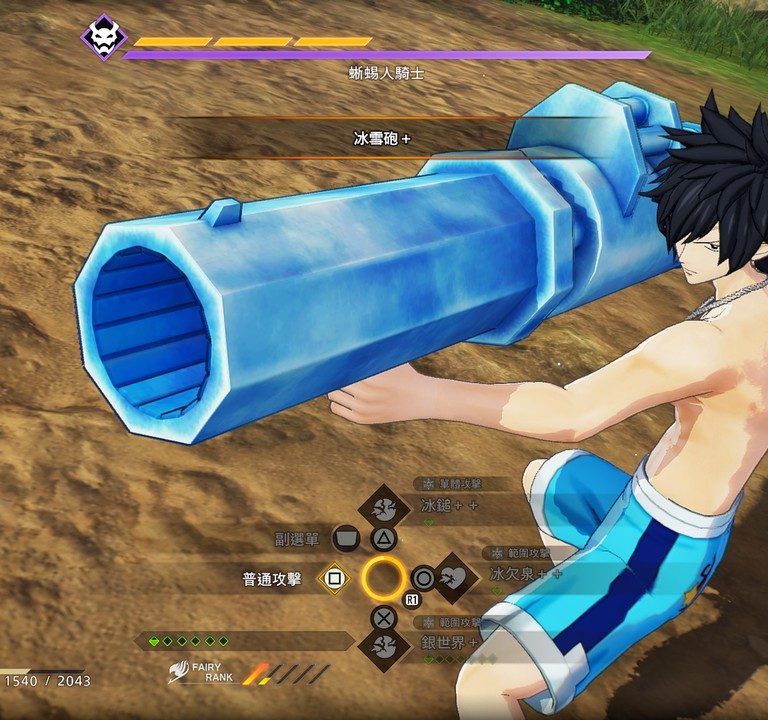Select the 冰鎚++ single-target skill
The height and width of the screenshot is (720, 768).
384,507
